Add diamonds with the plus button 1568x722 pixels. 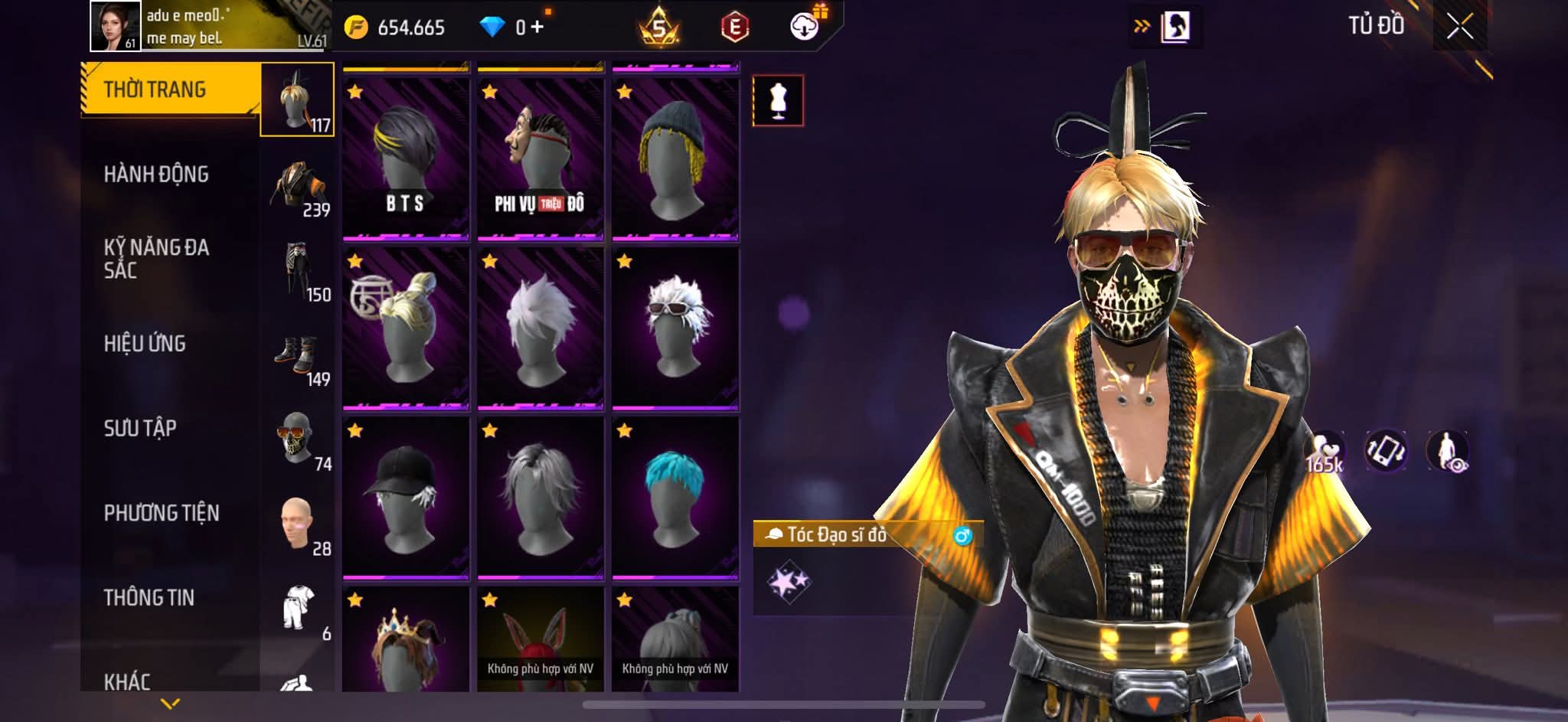tap(537, 28)
